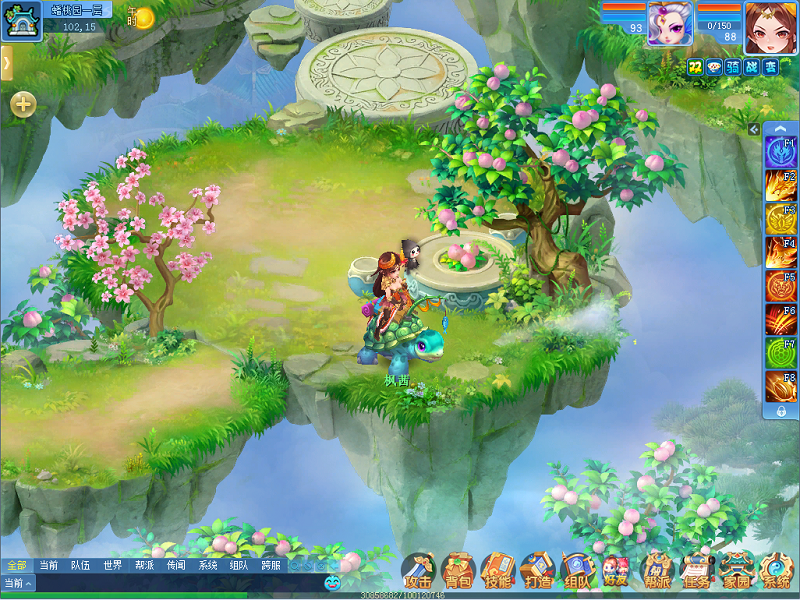
Task: Open the round yellow plus button
Action: (x=23, y=104)
